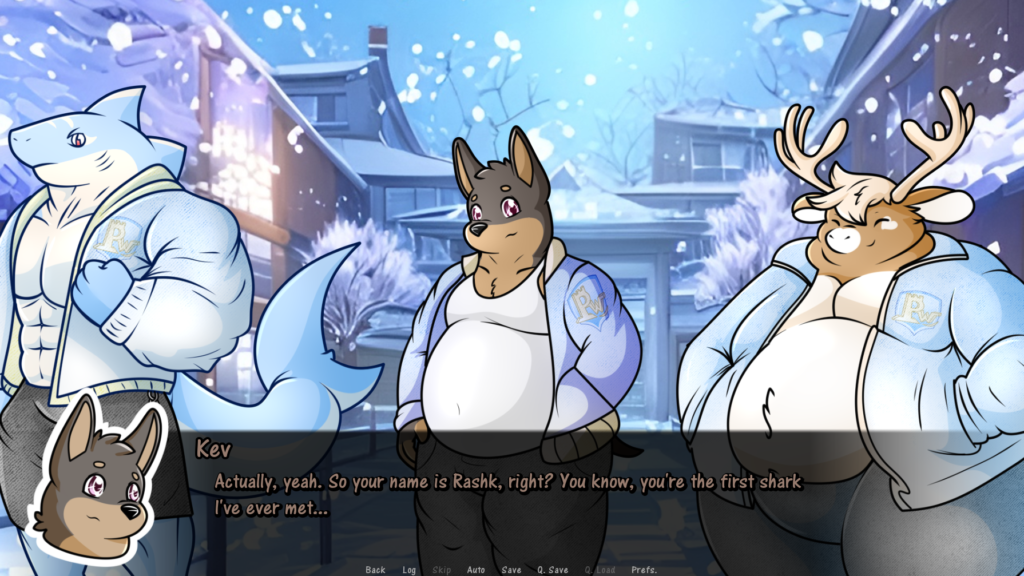Open the dialogue Log
1024x576 pixels.
click(409, 570)
